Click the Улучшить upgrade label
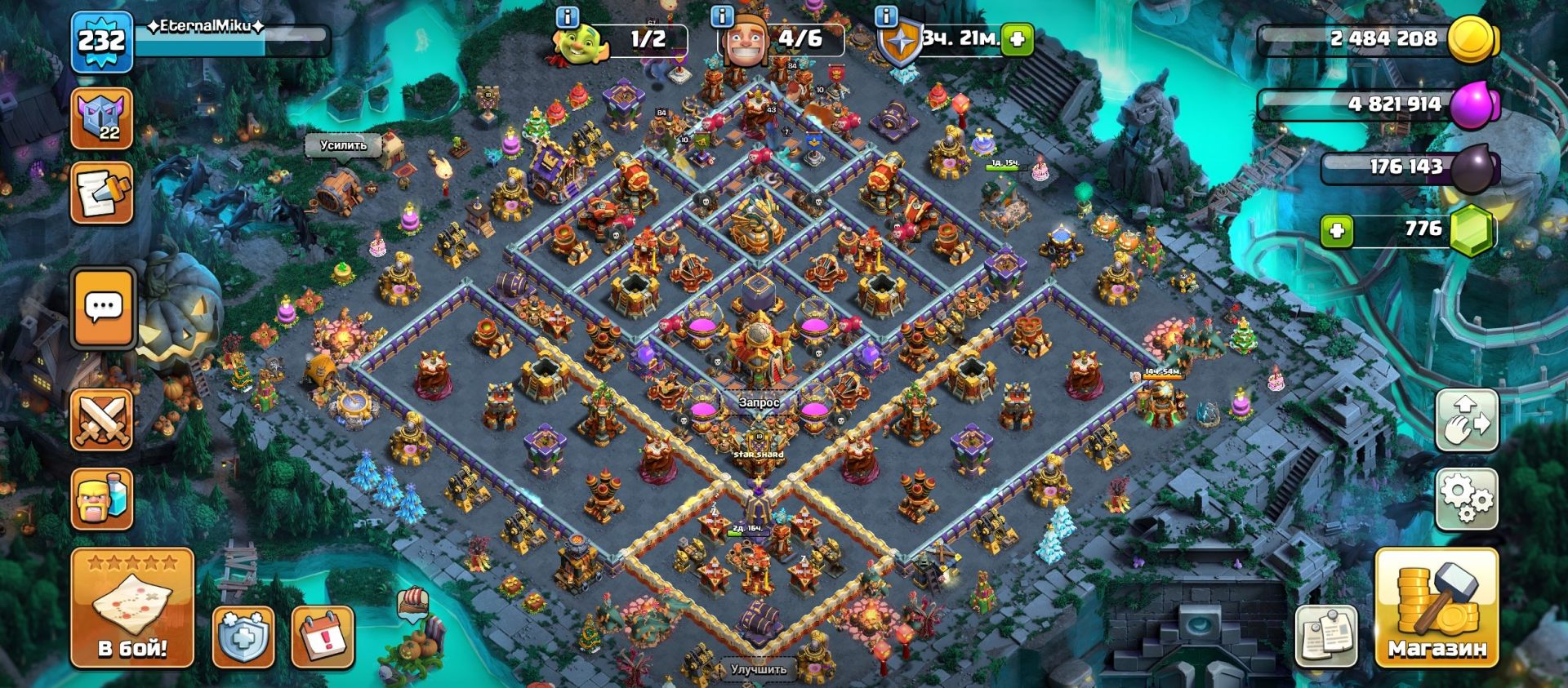 click(759, 669)
